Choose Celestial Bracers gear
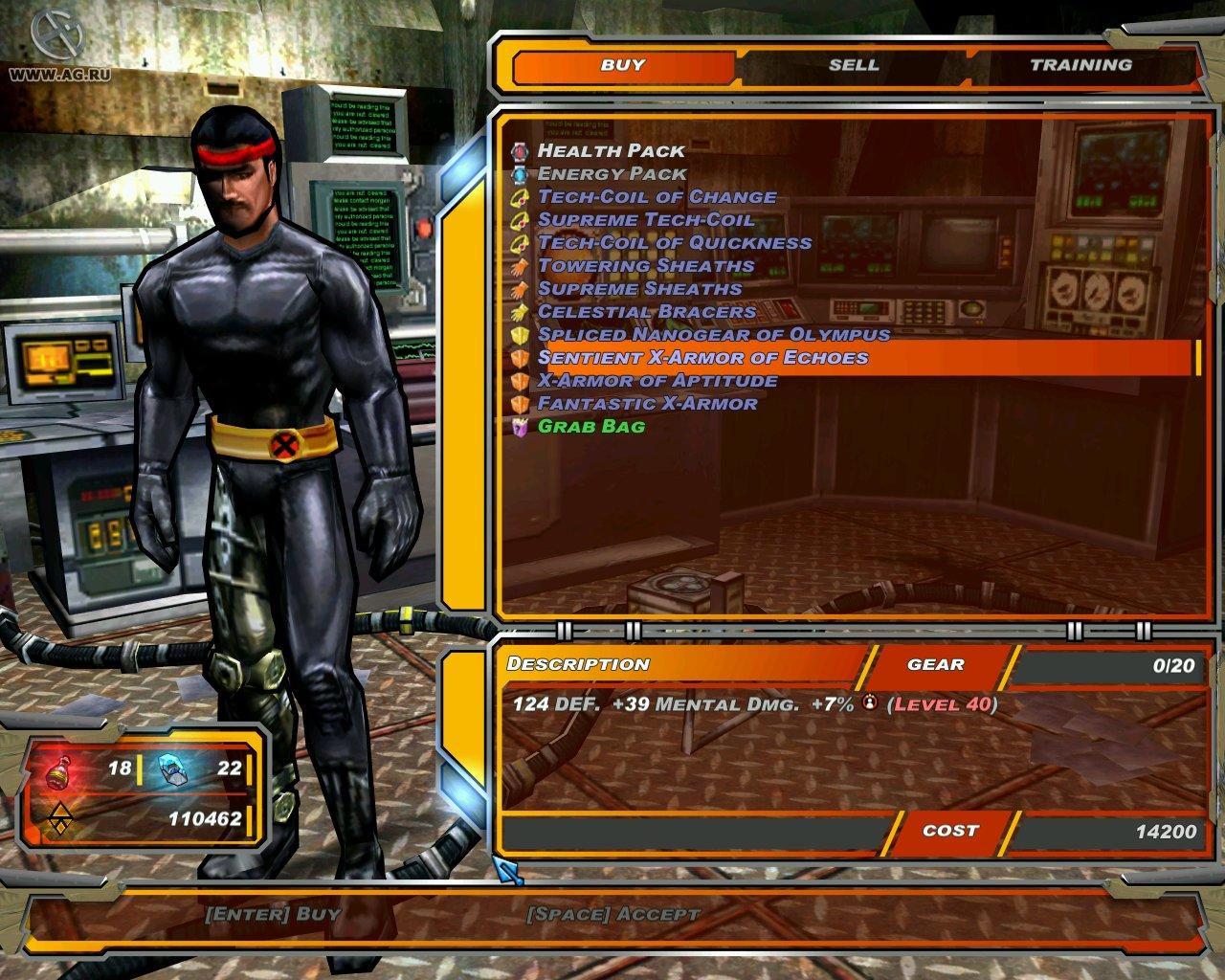The height and width of the screenshot is (980, 1225). click(x=647, y=311)
